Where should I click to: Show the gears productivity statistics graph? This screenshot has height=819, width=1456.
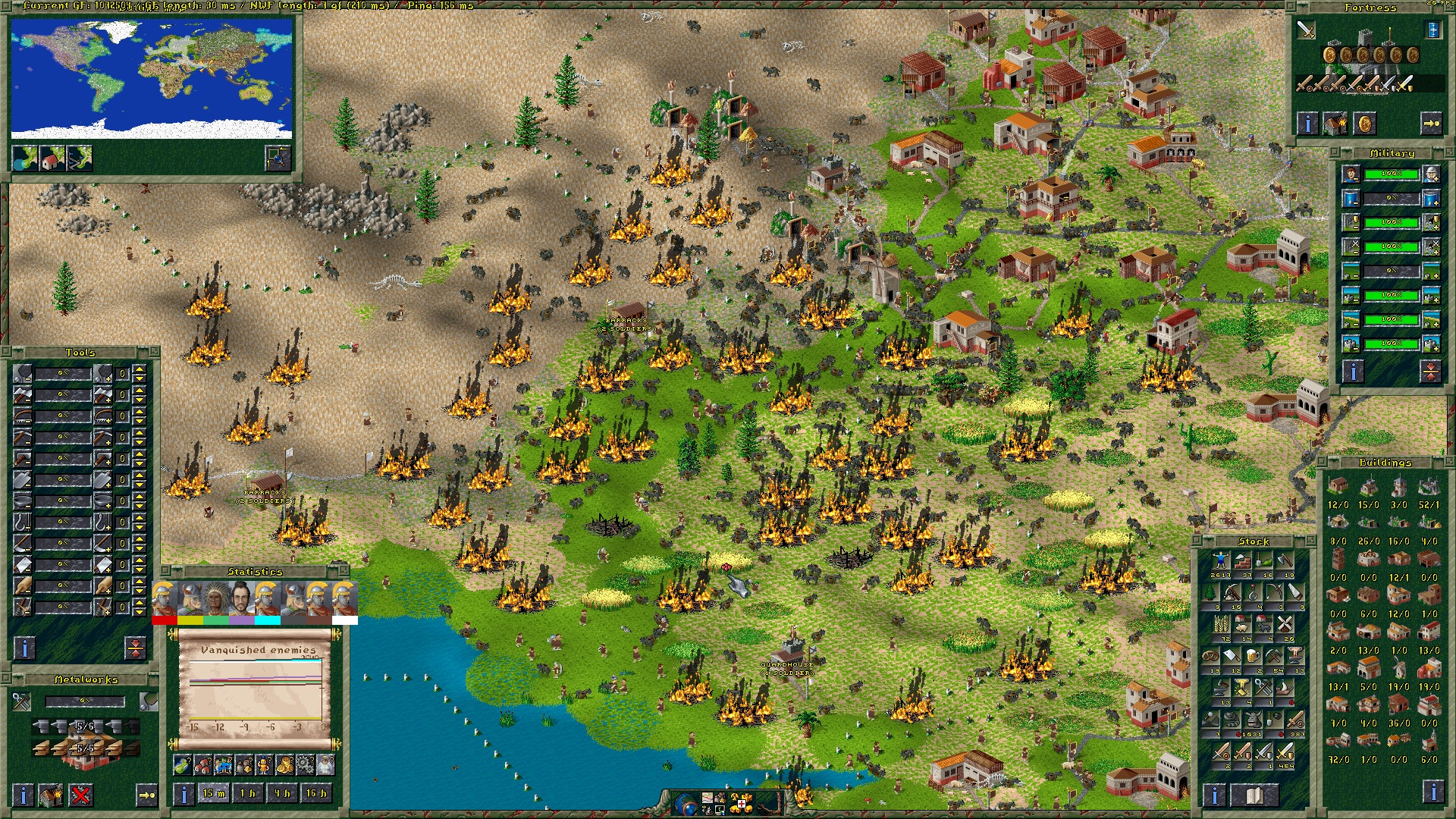click(x=305, y=765)
